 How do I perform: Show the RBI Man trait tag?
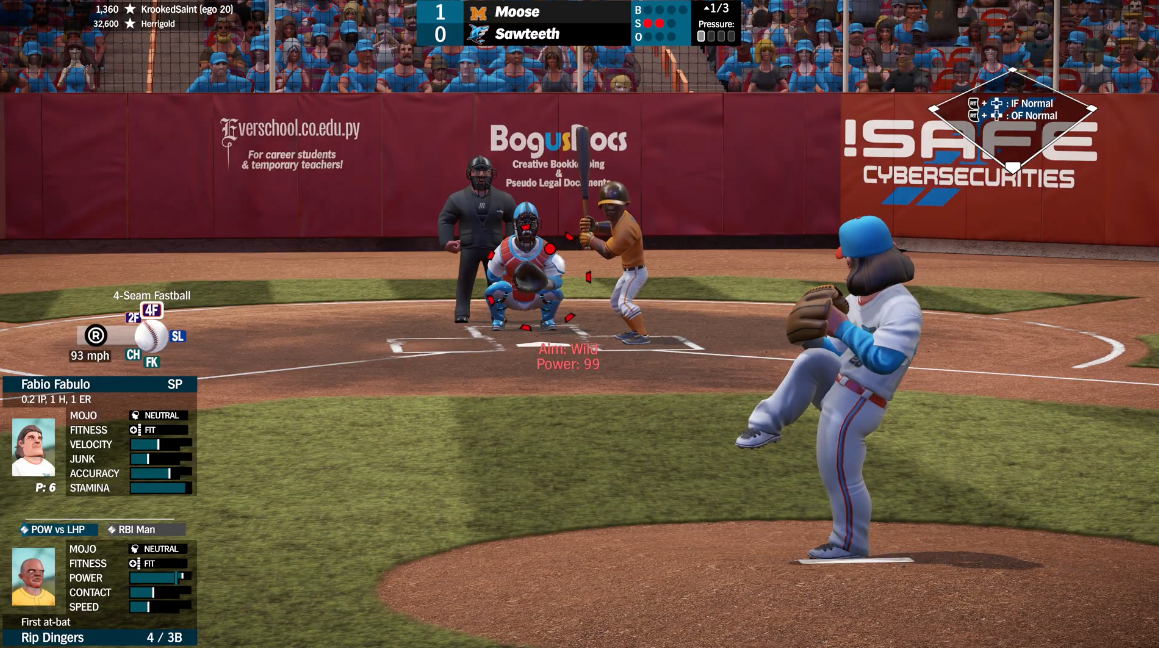[x=145, y=530]
